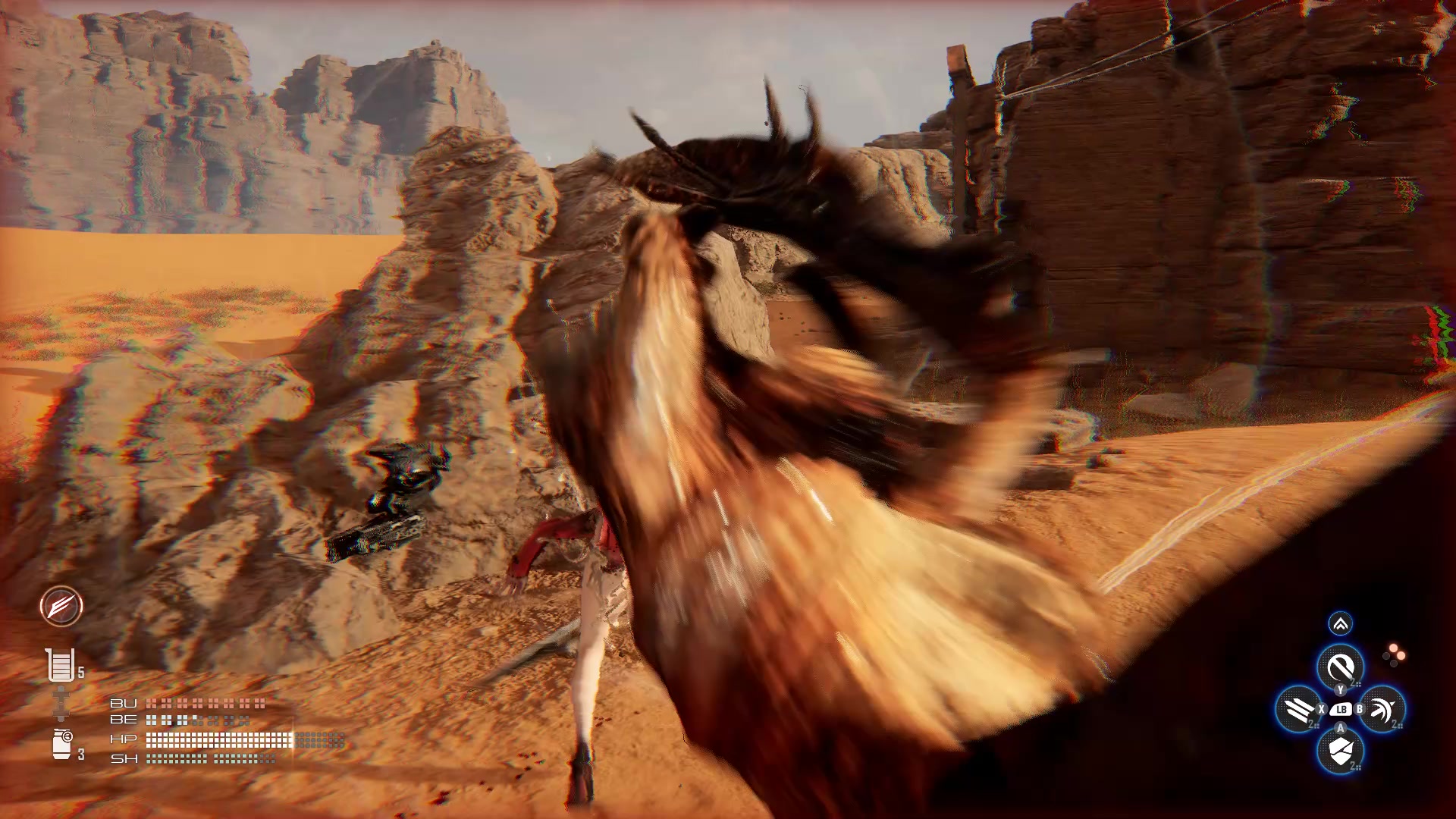Click the blade emblem icon in top-left HUD

pos(62,607)
